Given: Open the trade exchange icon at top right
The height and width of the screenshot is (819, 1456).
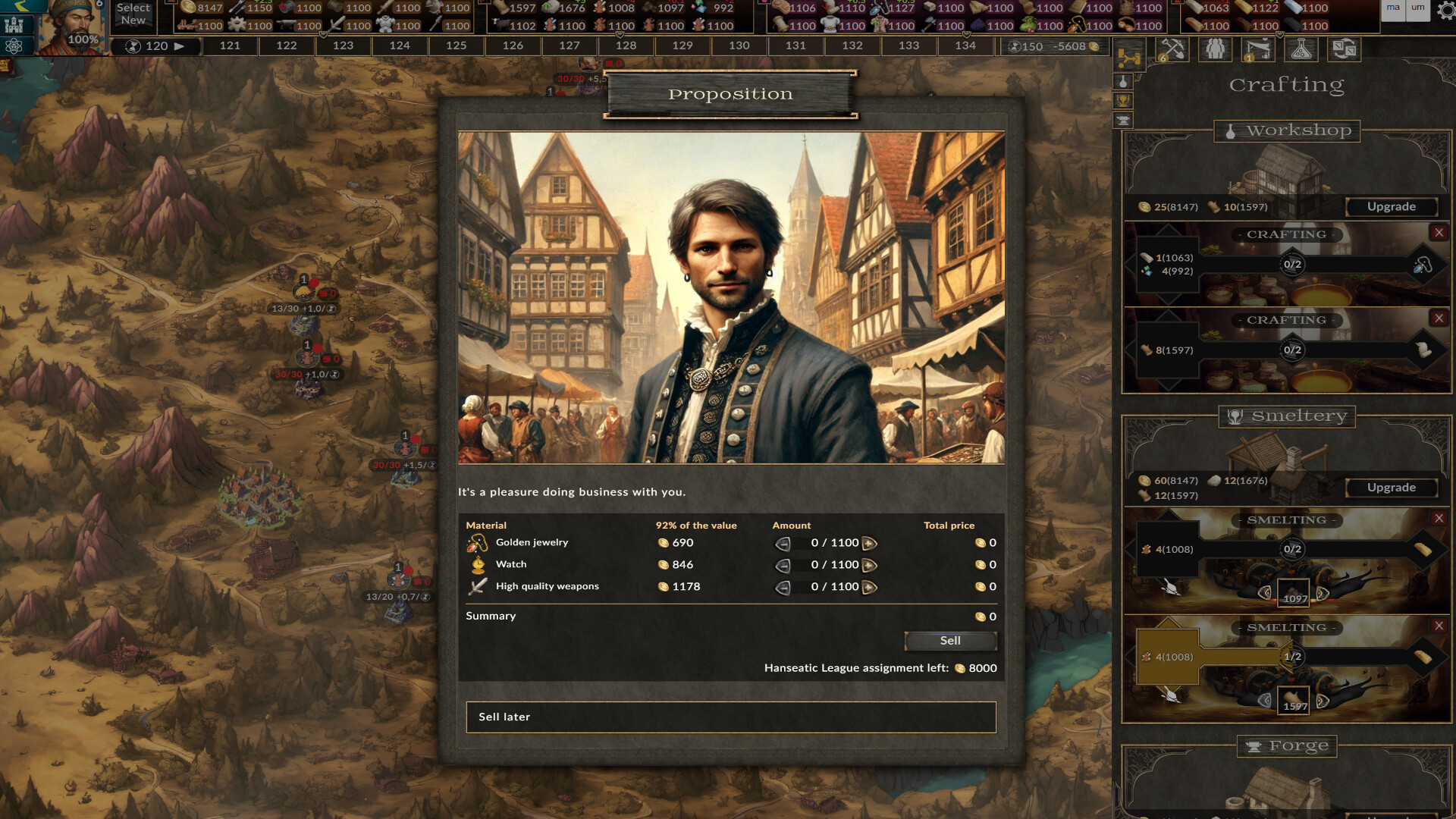Looking at the screenshot, I should pyautogui.click(x=1345, y=49).
